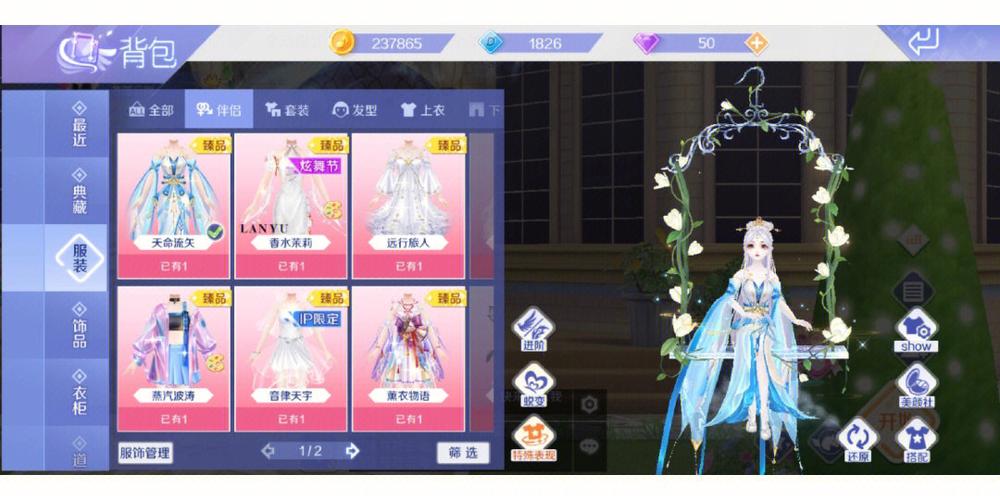Go to the next page arrow
This screenshot has height=500, width=1000.
(352, 451)
